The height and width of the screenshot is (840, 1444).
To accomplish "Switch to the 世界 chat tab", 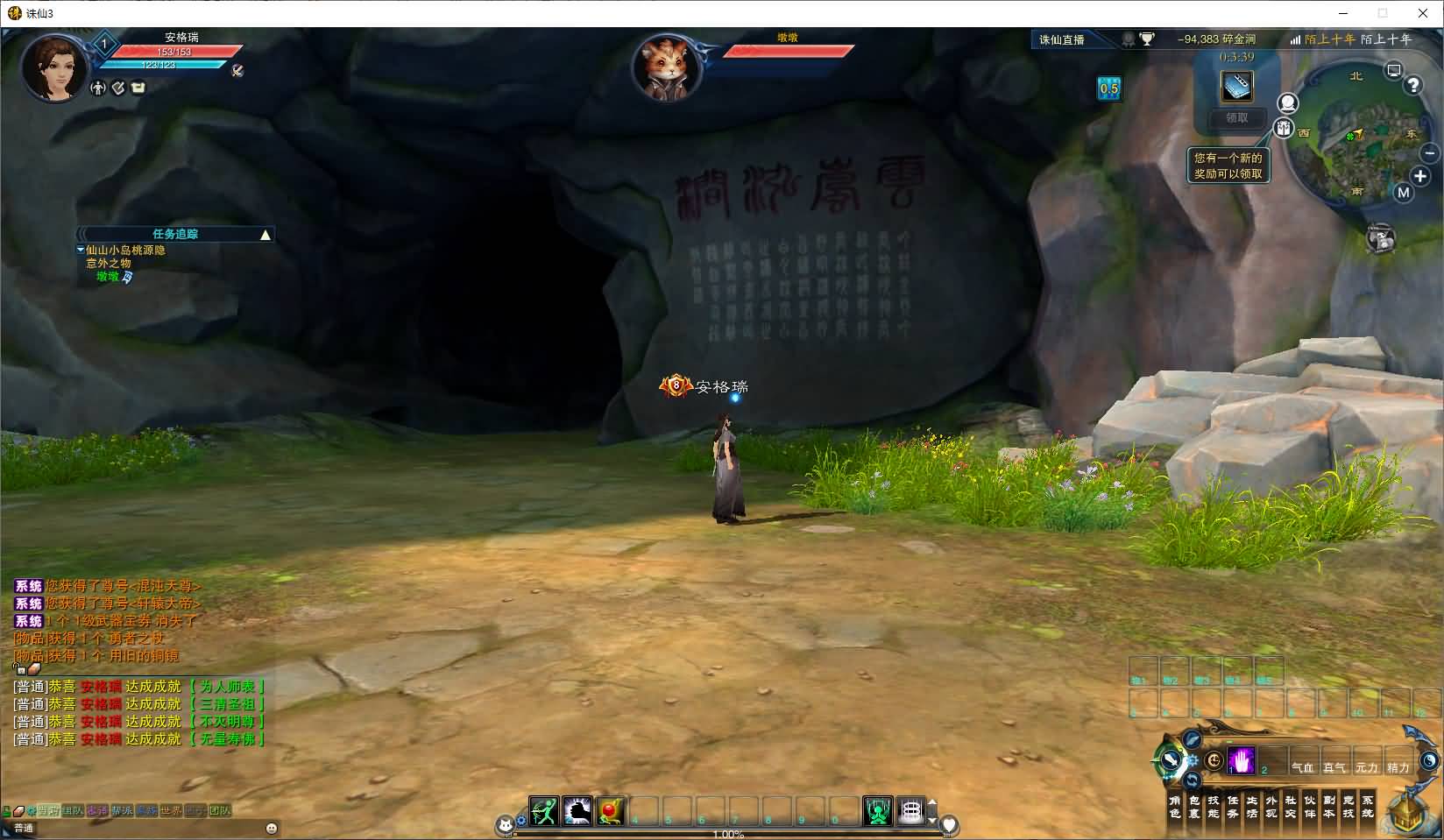I will pyautogui.click(x=171, y=811).
